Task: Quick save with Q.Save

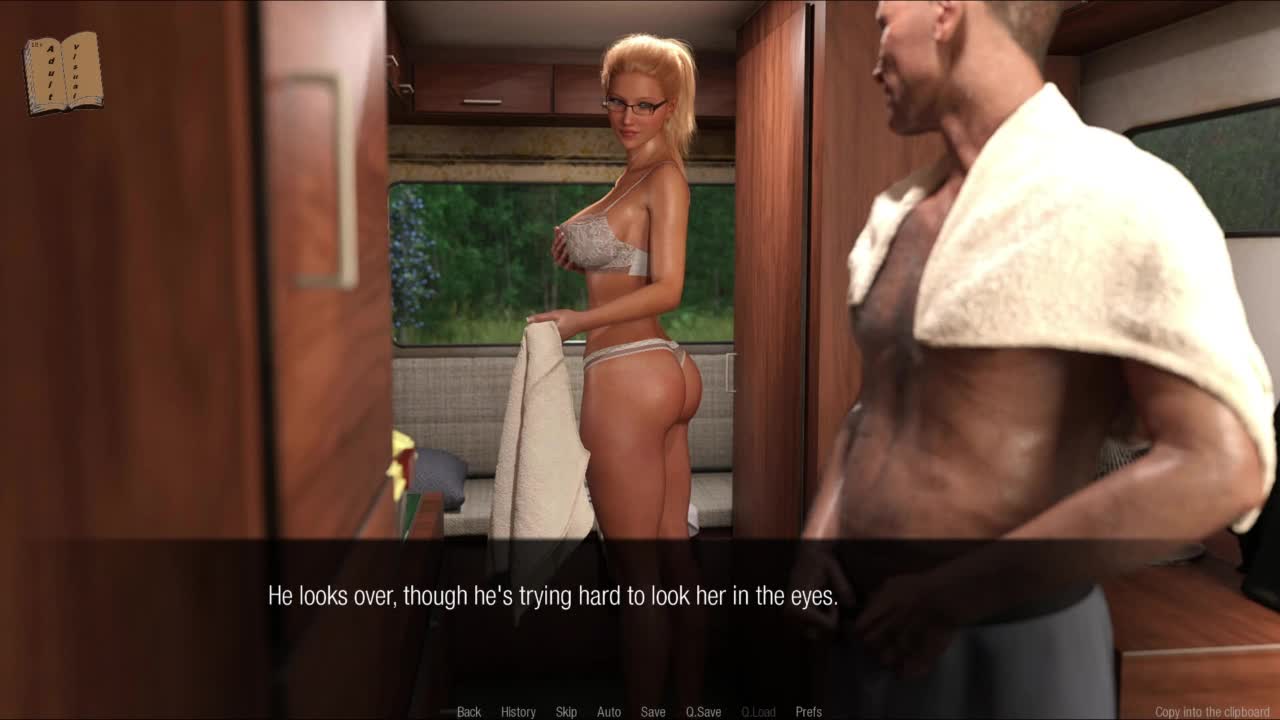Action: click(x=703, y=712)
